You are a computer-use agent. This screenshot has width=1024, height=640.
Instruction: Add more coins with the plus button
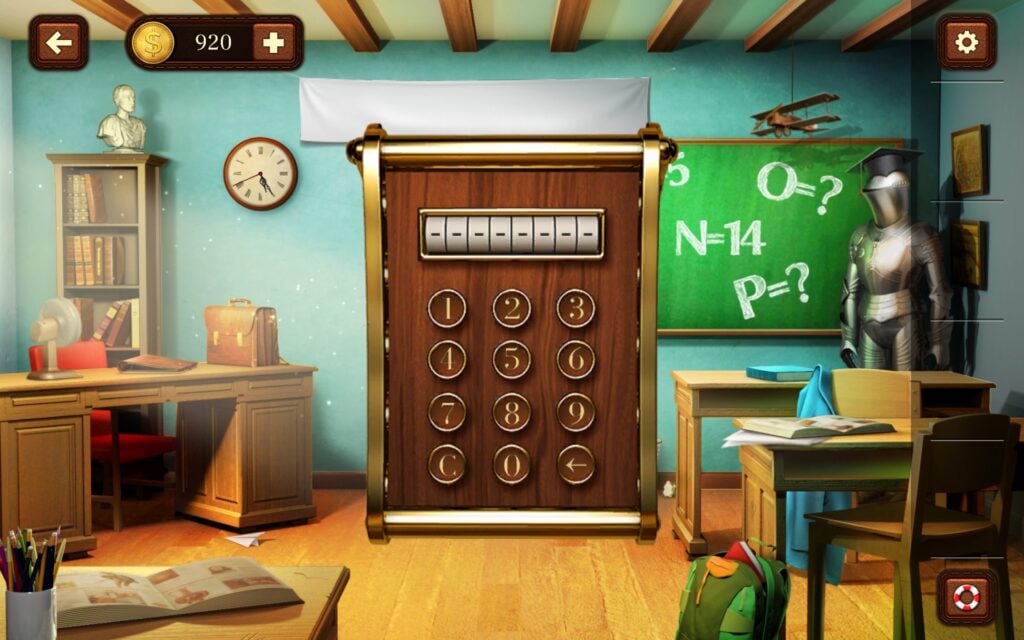(x=273, y=42)
